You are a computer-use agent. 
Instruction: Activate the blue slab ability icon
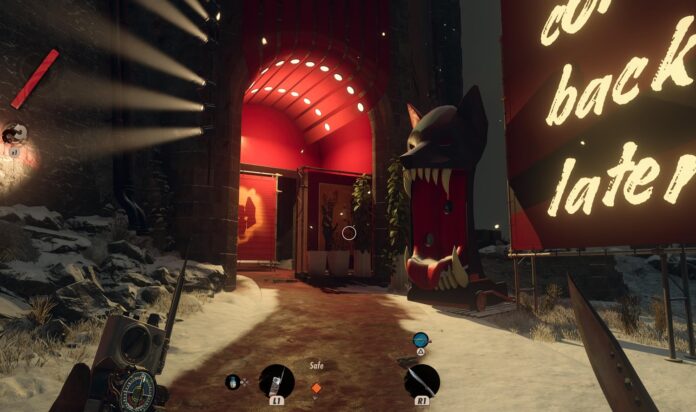pos(421,340)
